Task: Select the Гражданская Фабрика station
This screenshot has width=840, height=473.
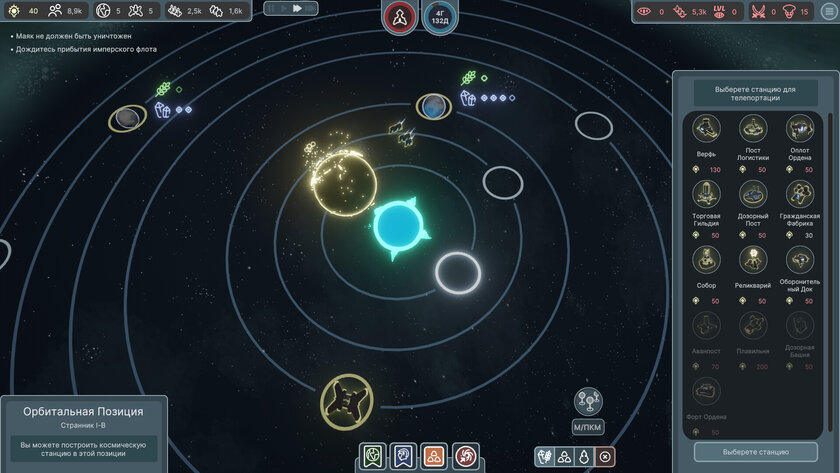Action: (x=799, y=194)
